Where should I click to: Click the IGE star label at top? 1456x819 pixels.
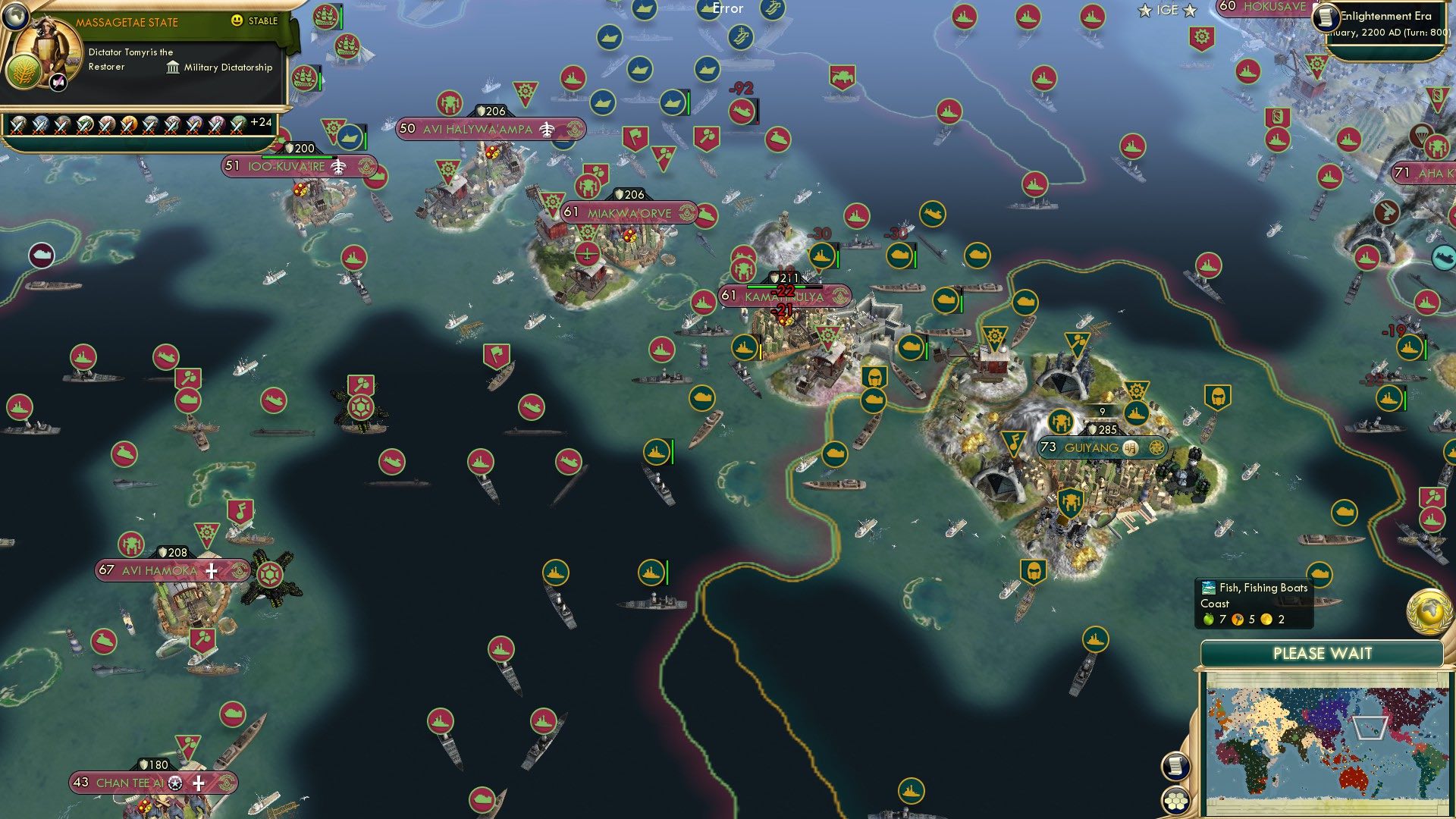tap(1167, 10)
